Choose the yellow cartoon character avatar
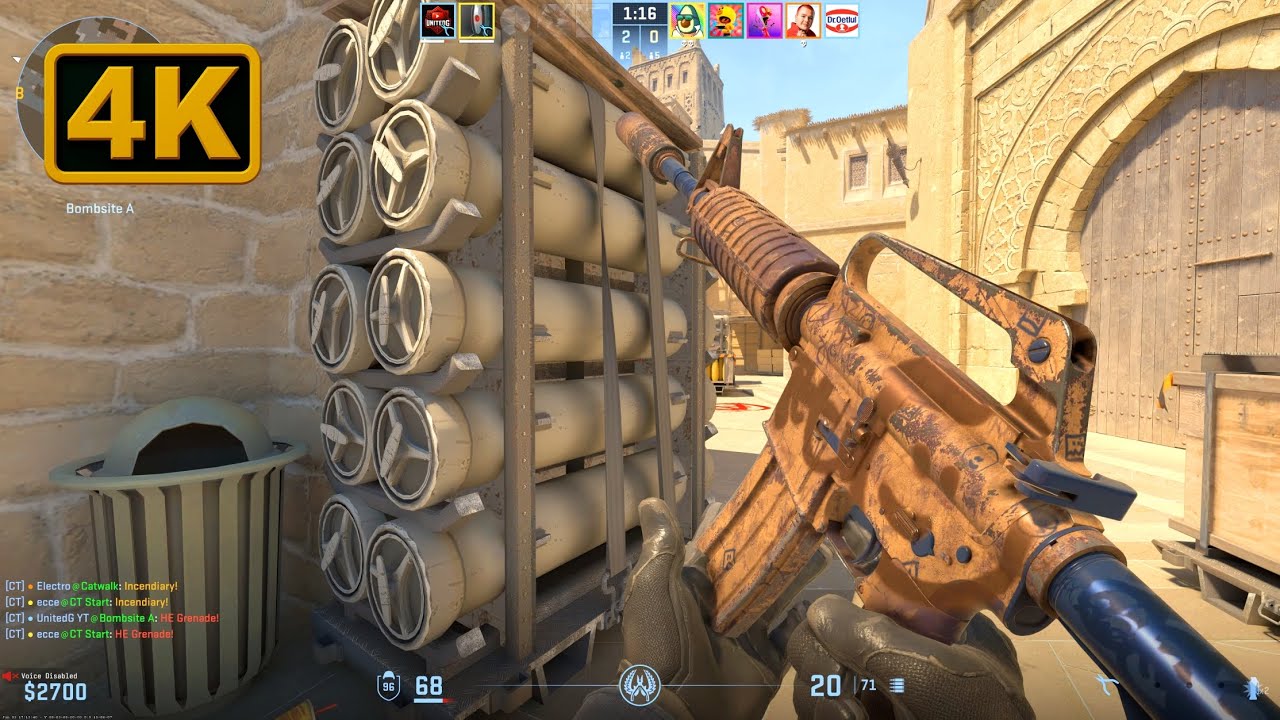This screenshot has width=1280, height=720. 726,21
